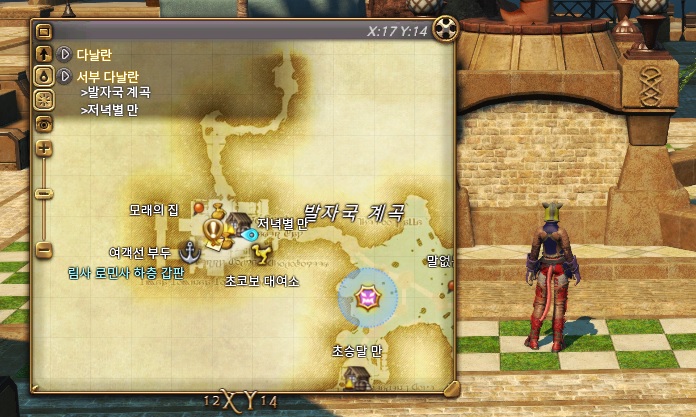
Task: Click the red balloon marker by 모래의 집
Action: coord(198,208)
